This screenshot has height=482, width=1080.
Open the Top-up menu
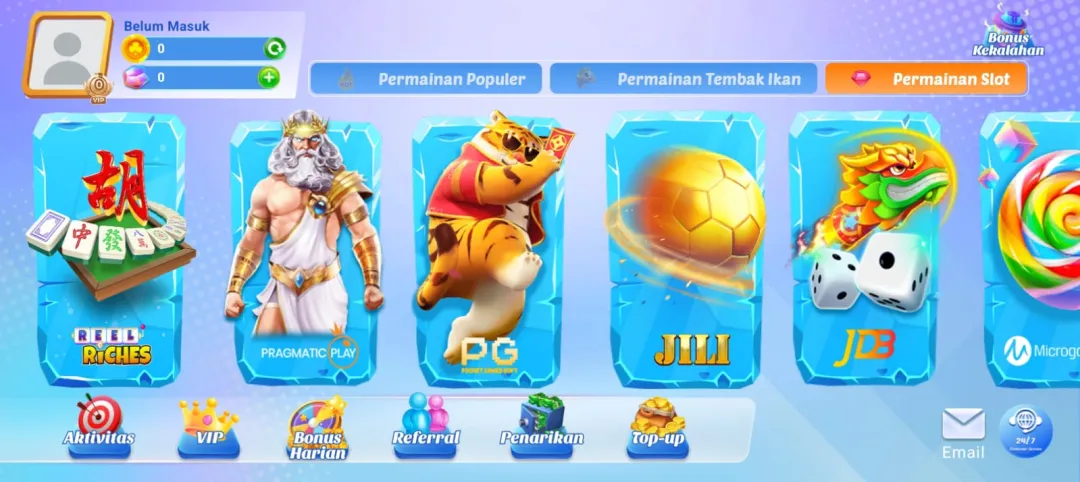pos(657,425)
